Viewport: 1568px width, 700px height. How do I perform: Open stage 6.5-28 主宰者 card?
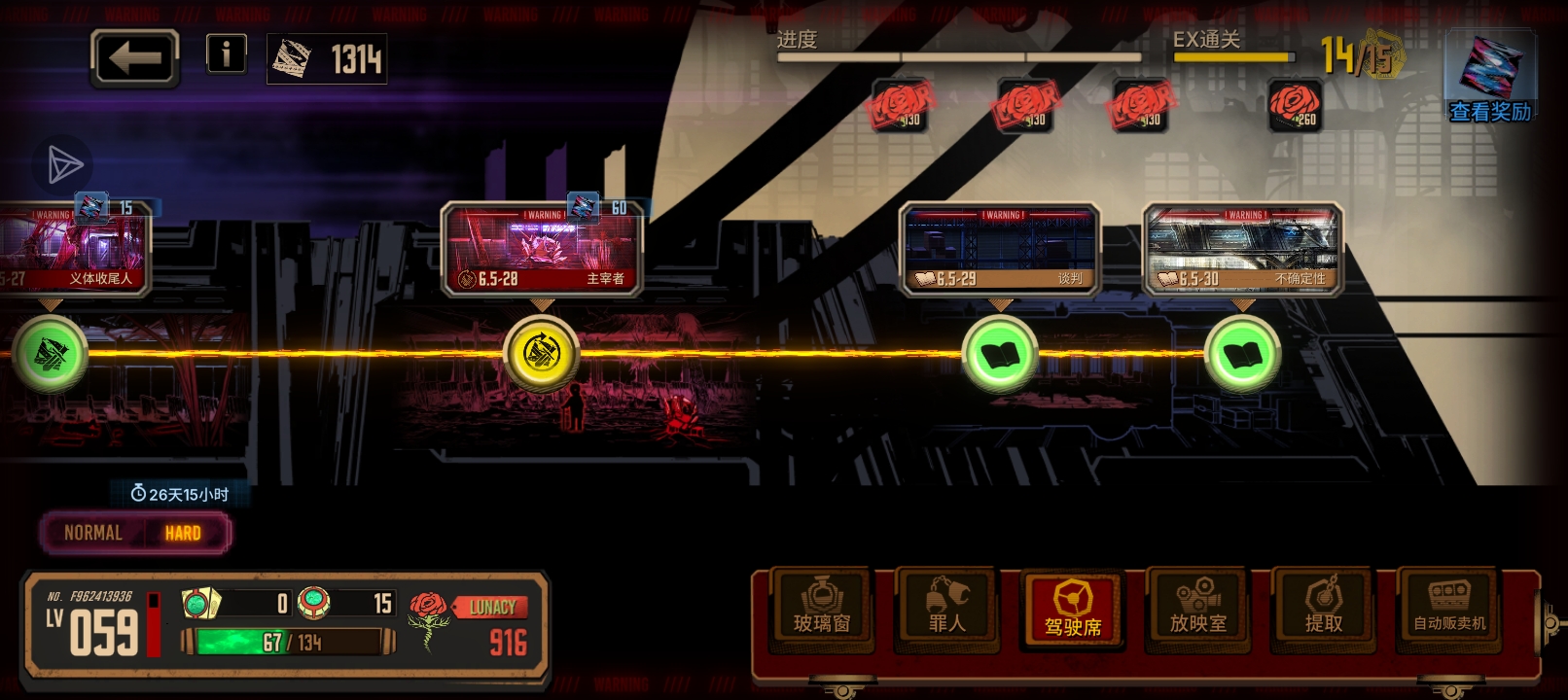coord(542,250)
